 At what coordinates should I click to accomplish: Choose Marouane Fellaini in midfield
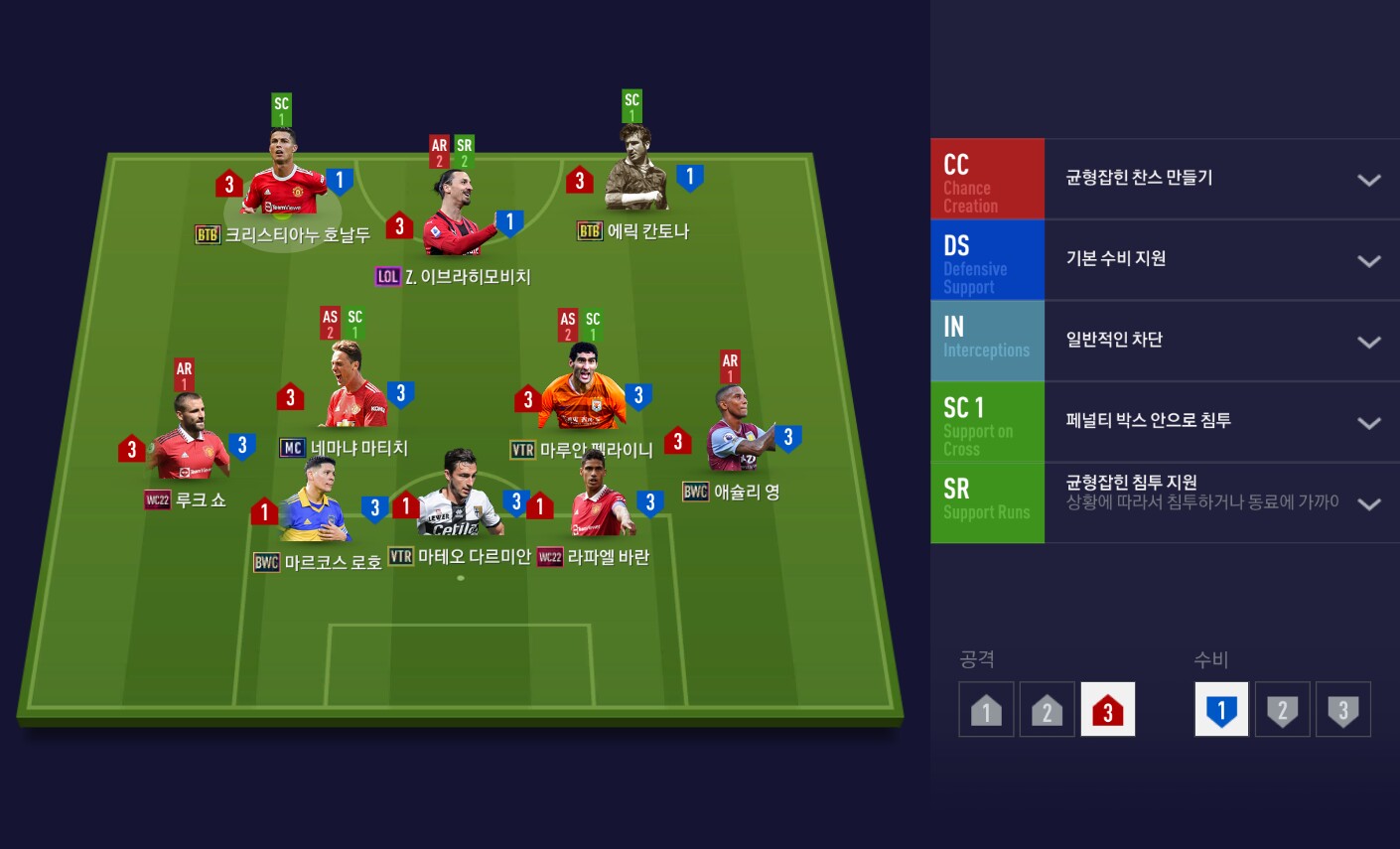584,390
